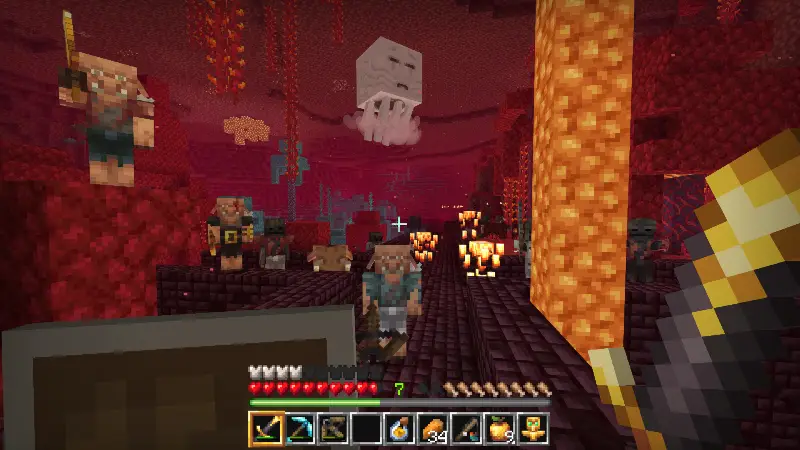
Task: Select the empty hotbar slot
Action: coord(366,428)
